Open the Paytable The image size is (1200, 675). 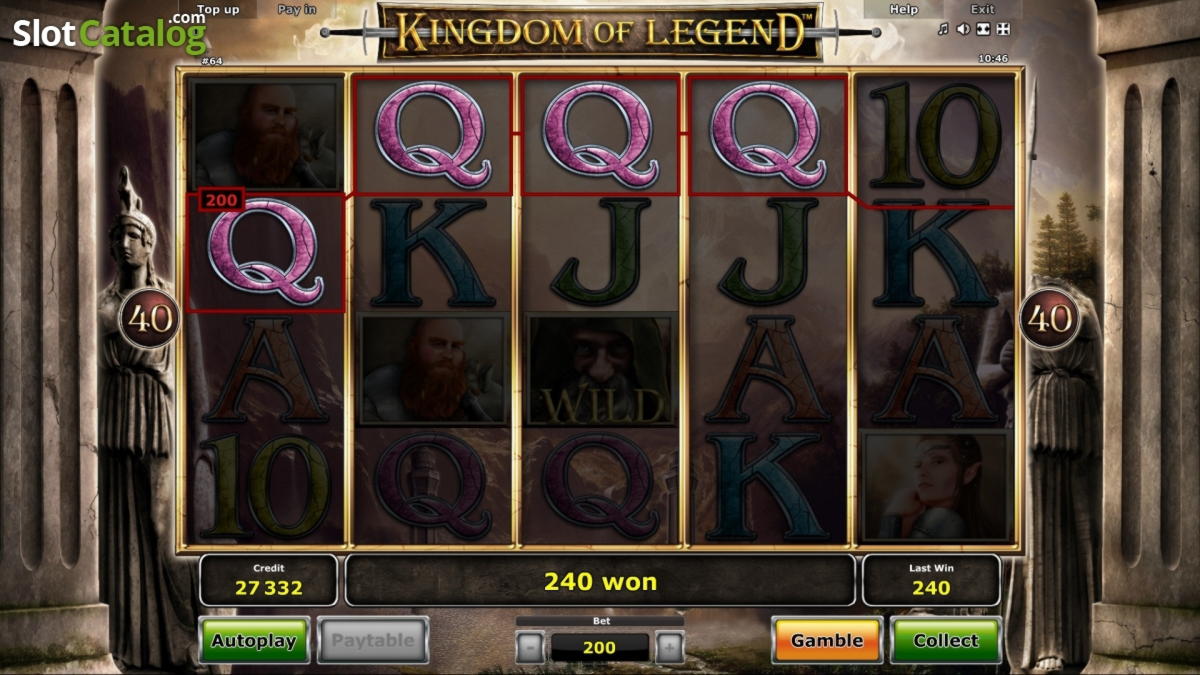tap(373, 640)
